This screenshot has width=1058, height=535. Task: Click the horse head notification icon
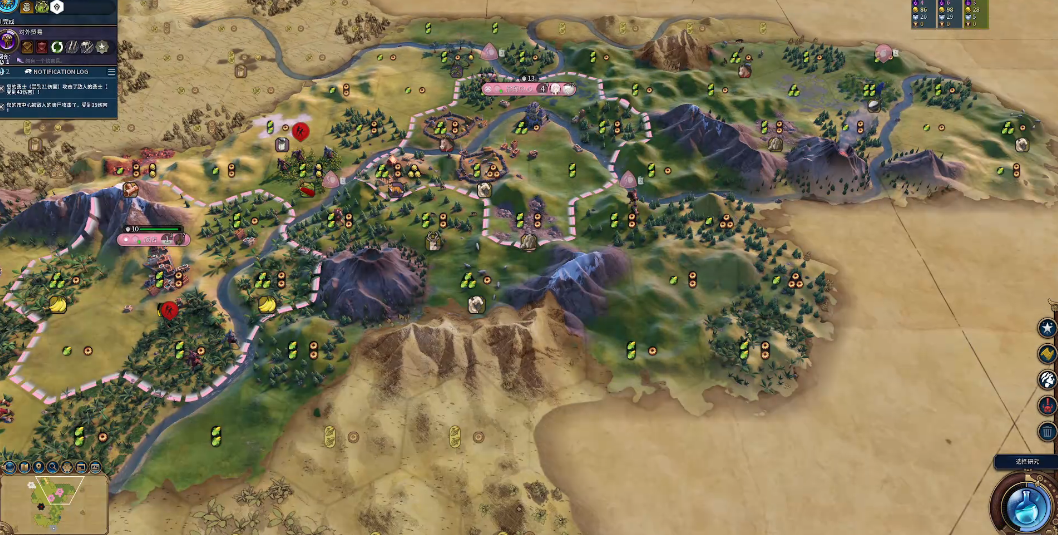coord(1047,380)
